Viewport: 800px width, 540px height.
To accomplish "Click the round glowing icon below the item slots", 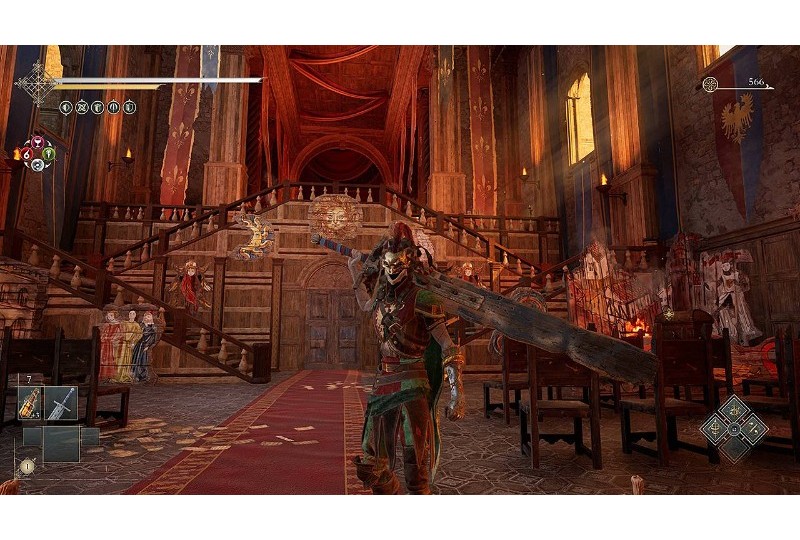I will tap(27, 465).
